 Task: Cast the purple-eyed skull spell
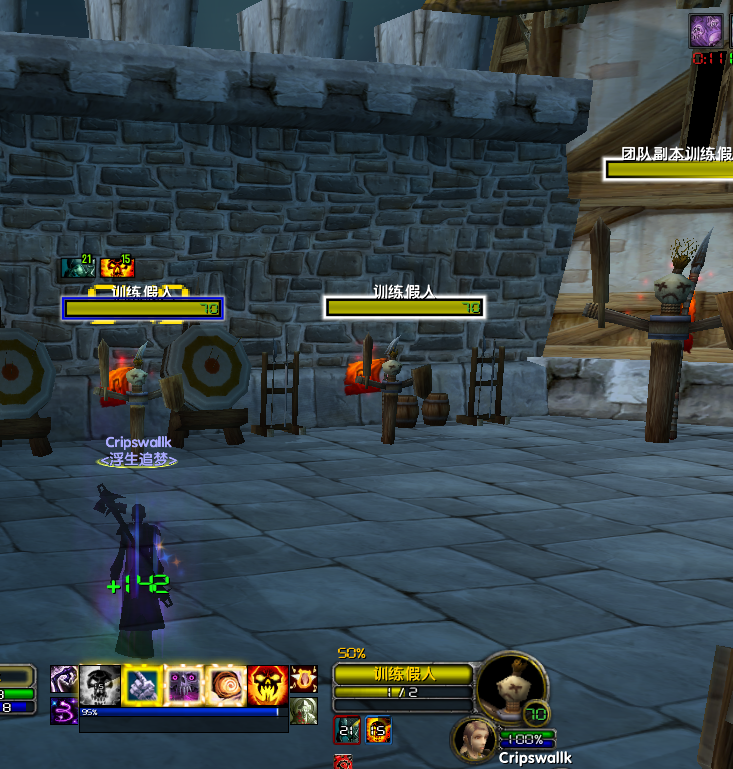184,684
